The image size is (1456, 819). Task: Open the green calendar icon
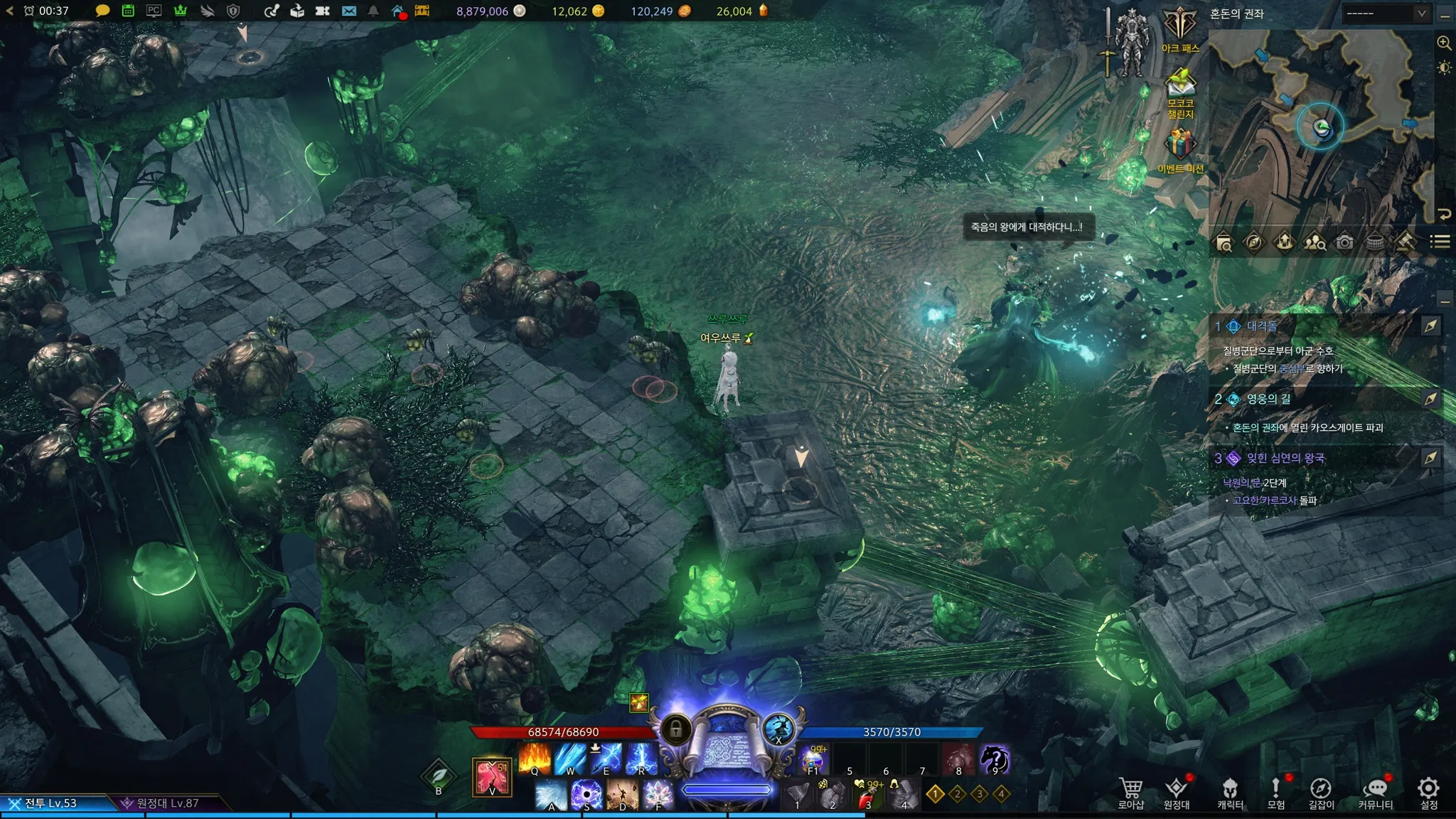(x=128, y=11)
